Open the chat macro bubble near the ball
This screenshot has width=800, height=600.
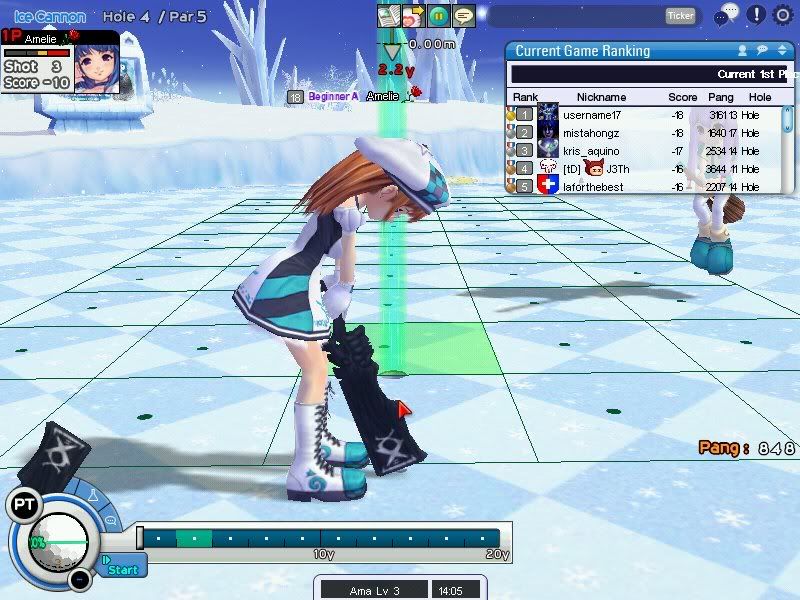coord(110,520)
